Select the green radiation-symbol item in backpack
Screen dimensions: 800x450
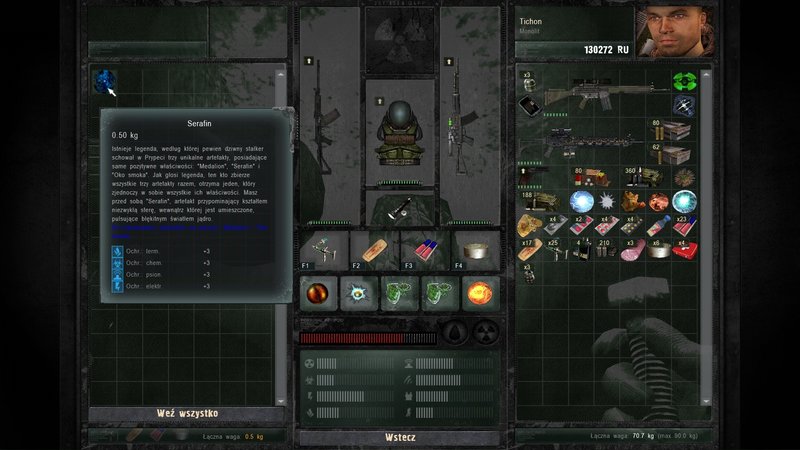683,81
